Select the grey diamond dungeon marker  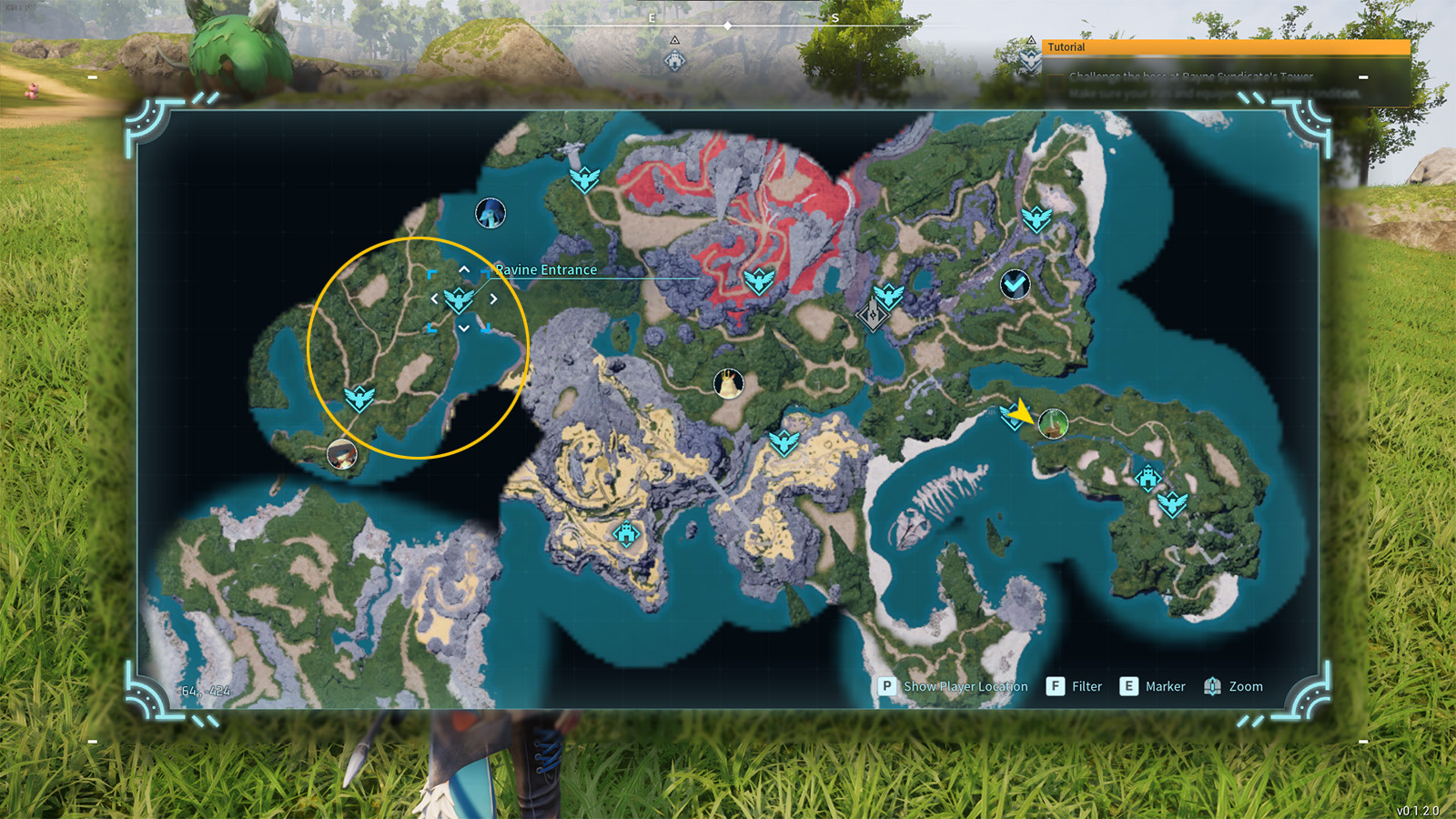(872, 316)
